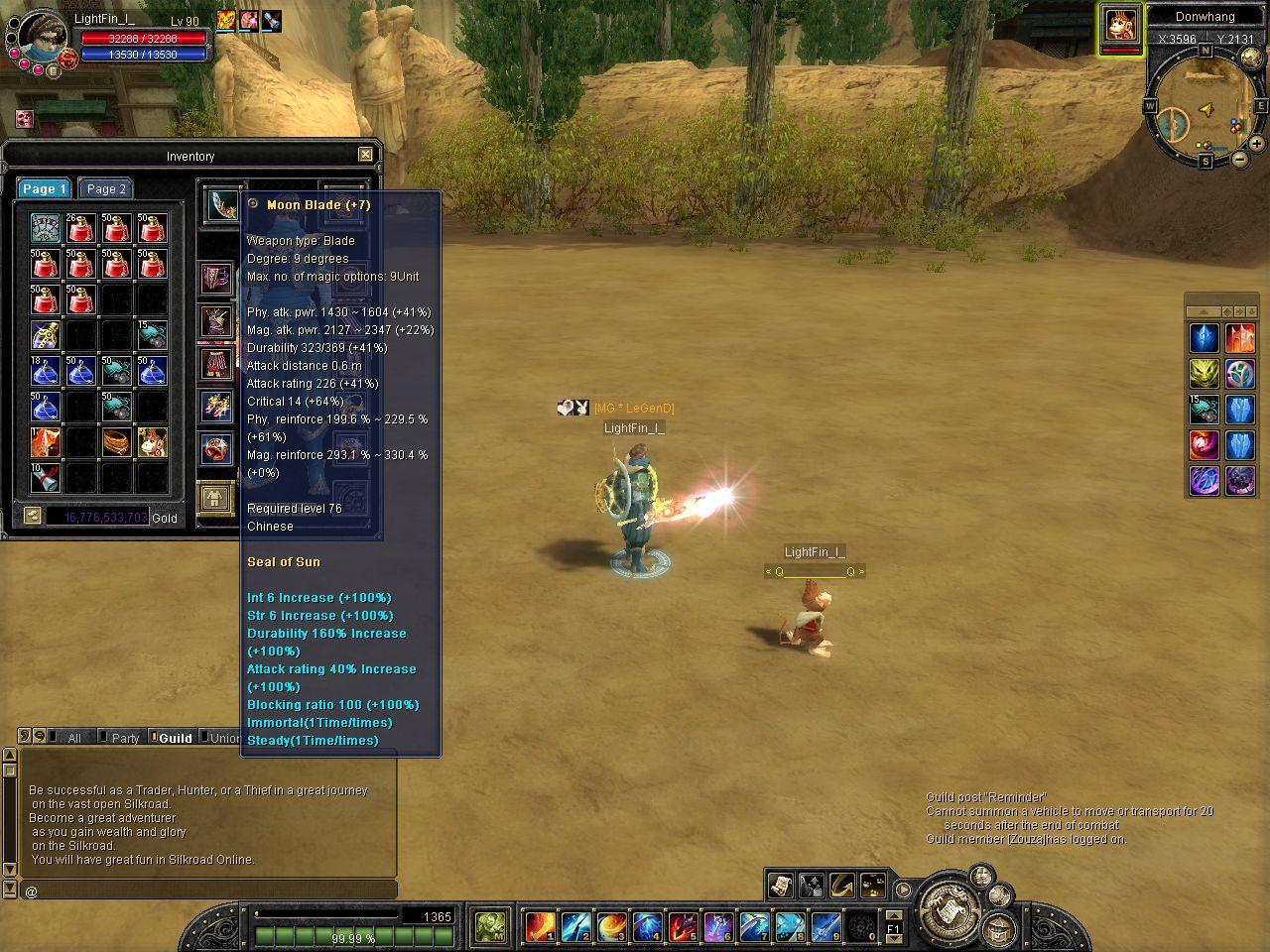Viewport: 1270px width, 952px height.
Task: Select the Moon Blade weapon slot
Action: [x=222, y=203]
